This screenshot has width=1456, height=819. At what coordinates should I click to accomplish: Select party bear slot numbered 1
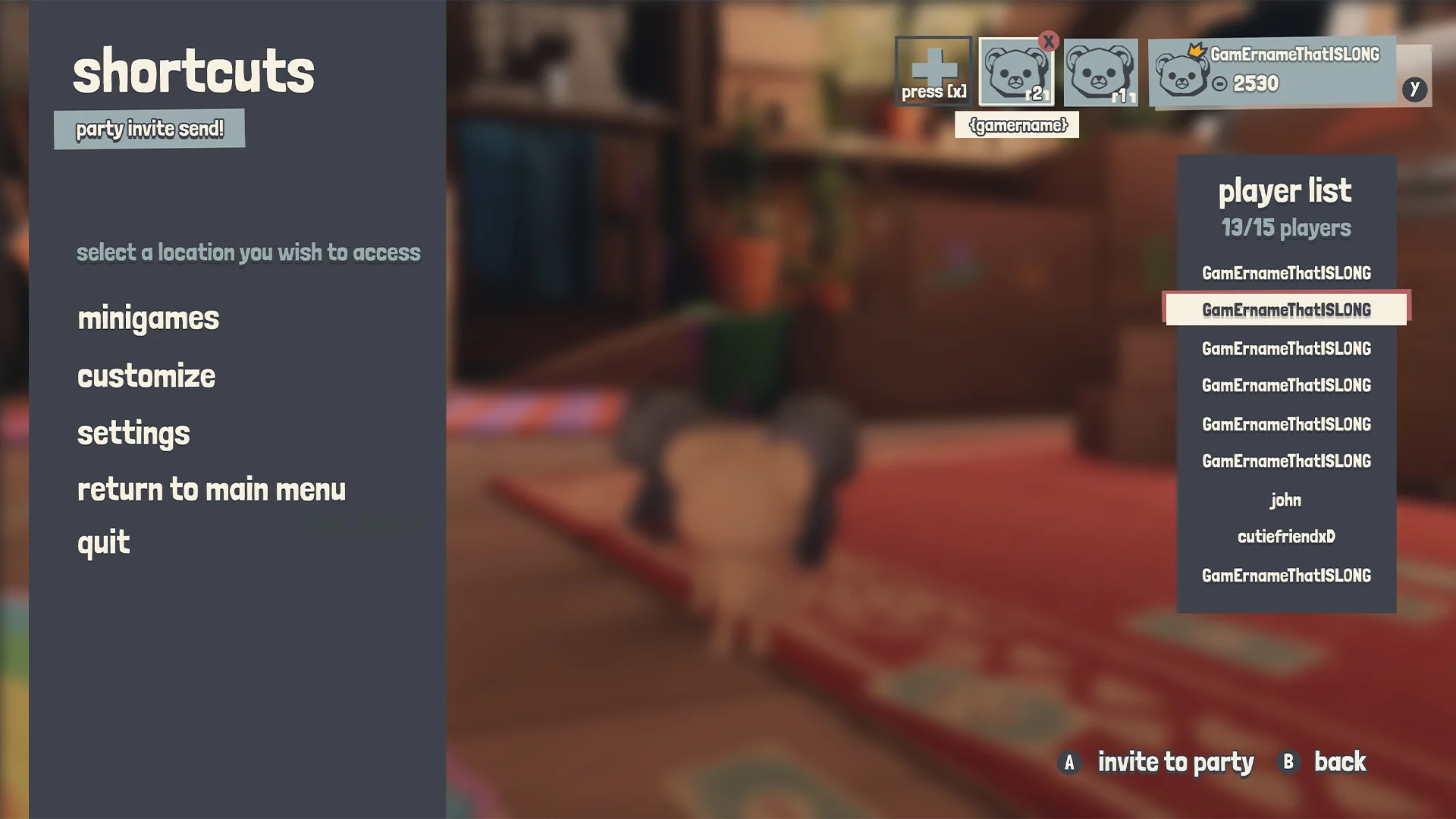click(1100, 73)
